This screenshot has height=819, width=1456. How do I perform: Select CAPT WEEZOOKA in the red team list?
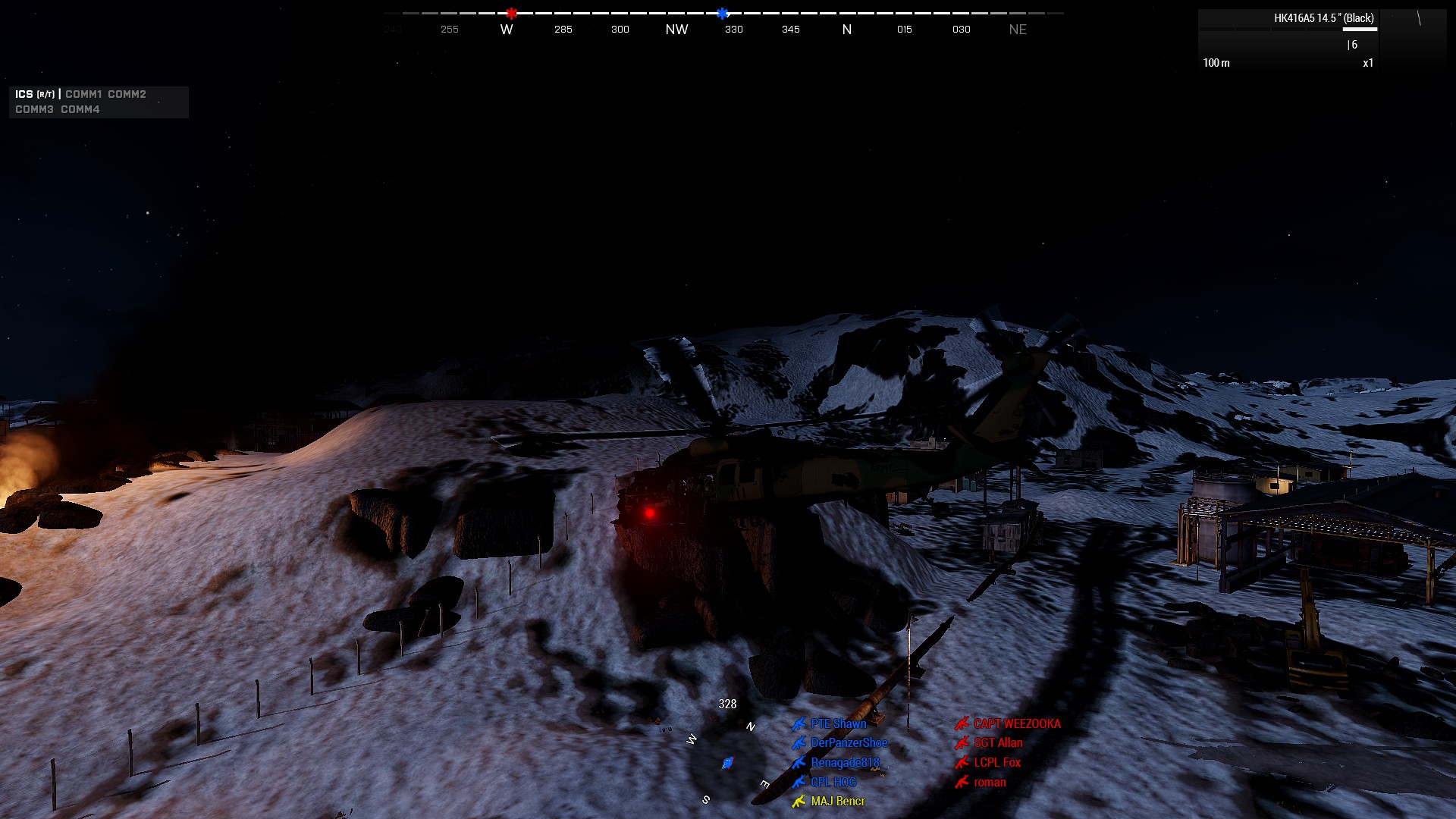[x=1017, y=723]
